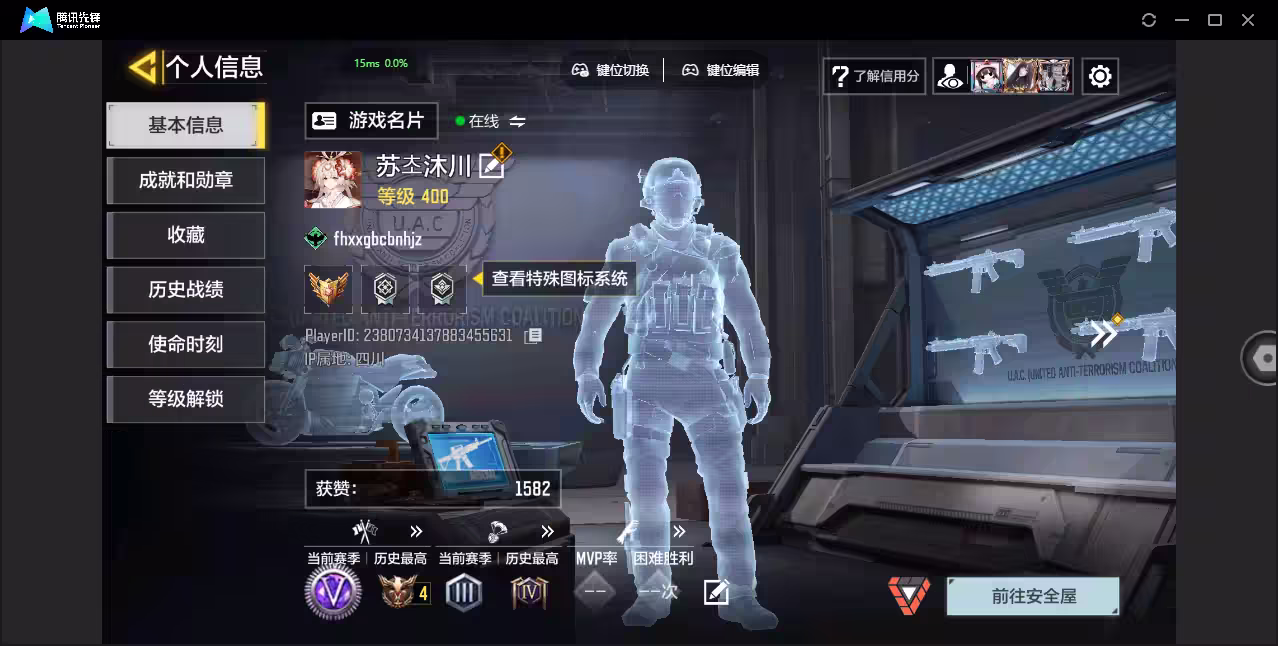Open 查看特殊图标系统 tooltip

coord(559,278)
